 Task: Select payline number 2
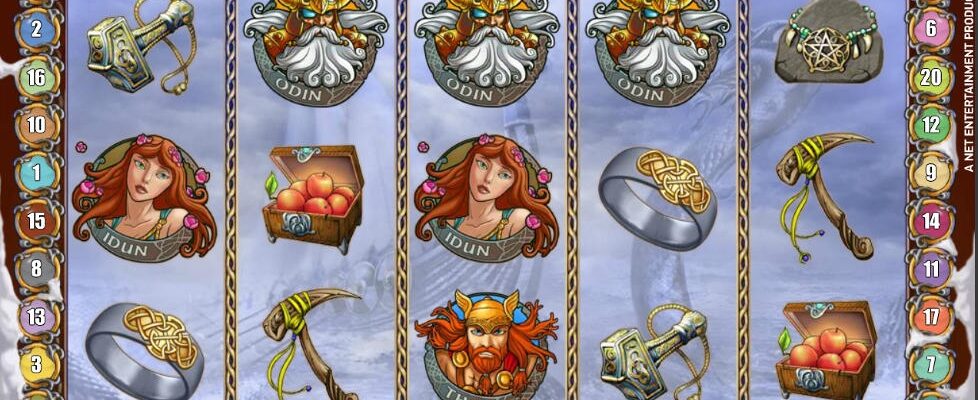point(37,29)
